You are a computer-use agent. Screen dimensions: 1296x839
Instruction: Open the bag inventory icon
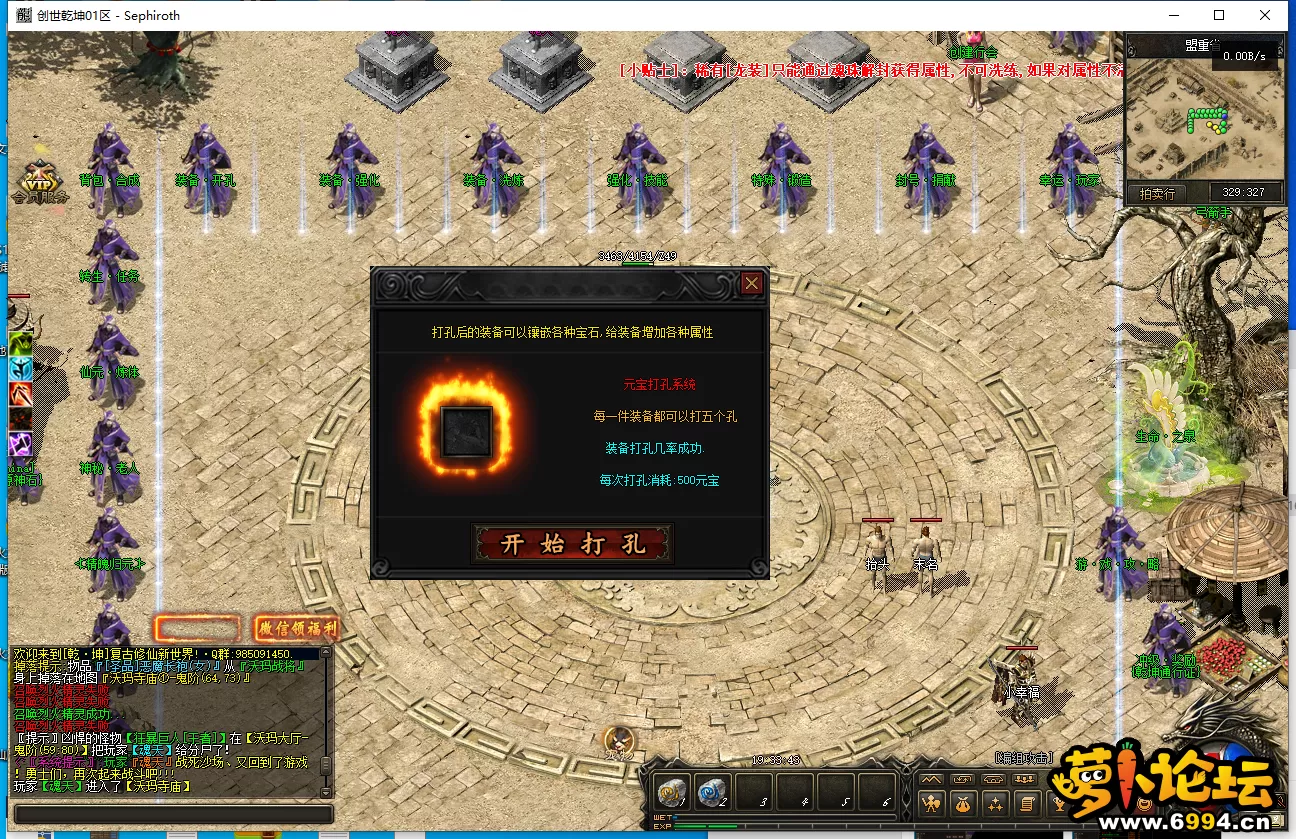(x=963, y=802)
